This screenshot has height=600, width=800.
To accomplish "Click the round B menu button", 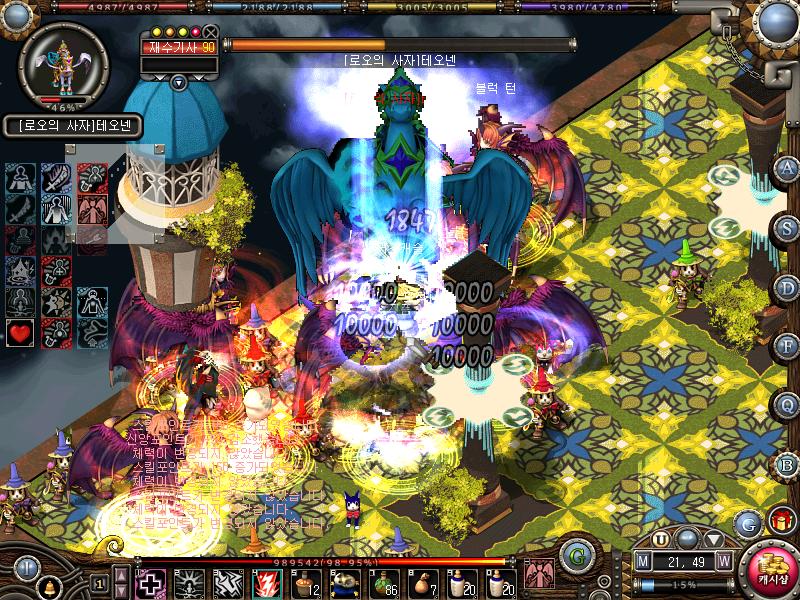I will tap(788, 465).
